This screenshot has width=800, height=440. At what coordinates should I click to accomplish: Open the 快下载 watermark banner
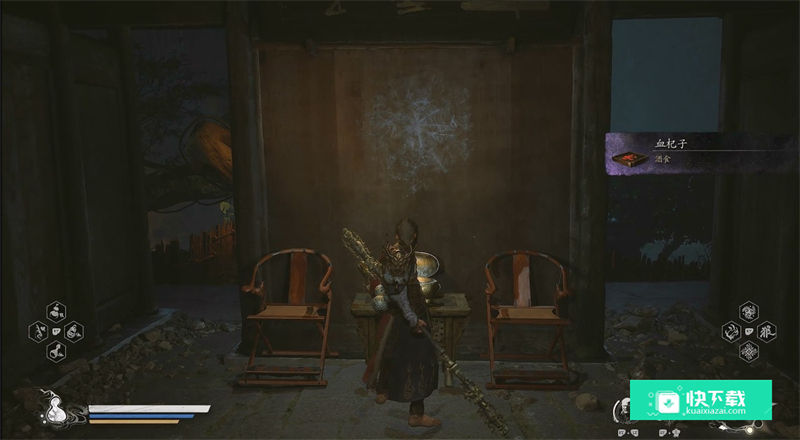(x=700, y=400)
